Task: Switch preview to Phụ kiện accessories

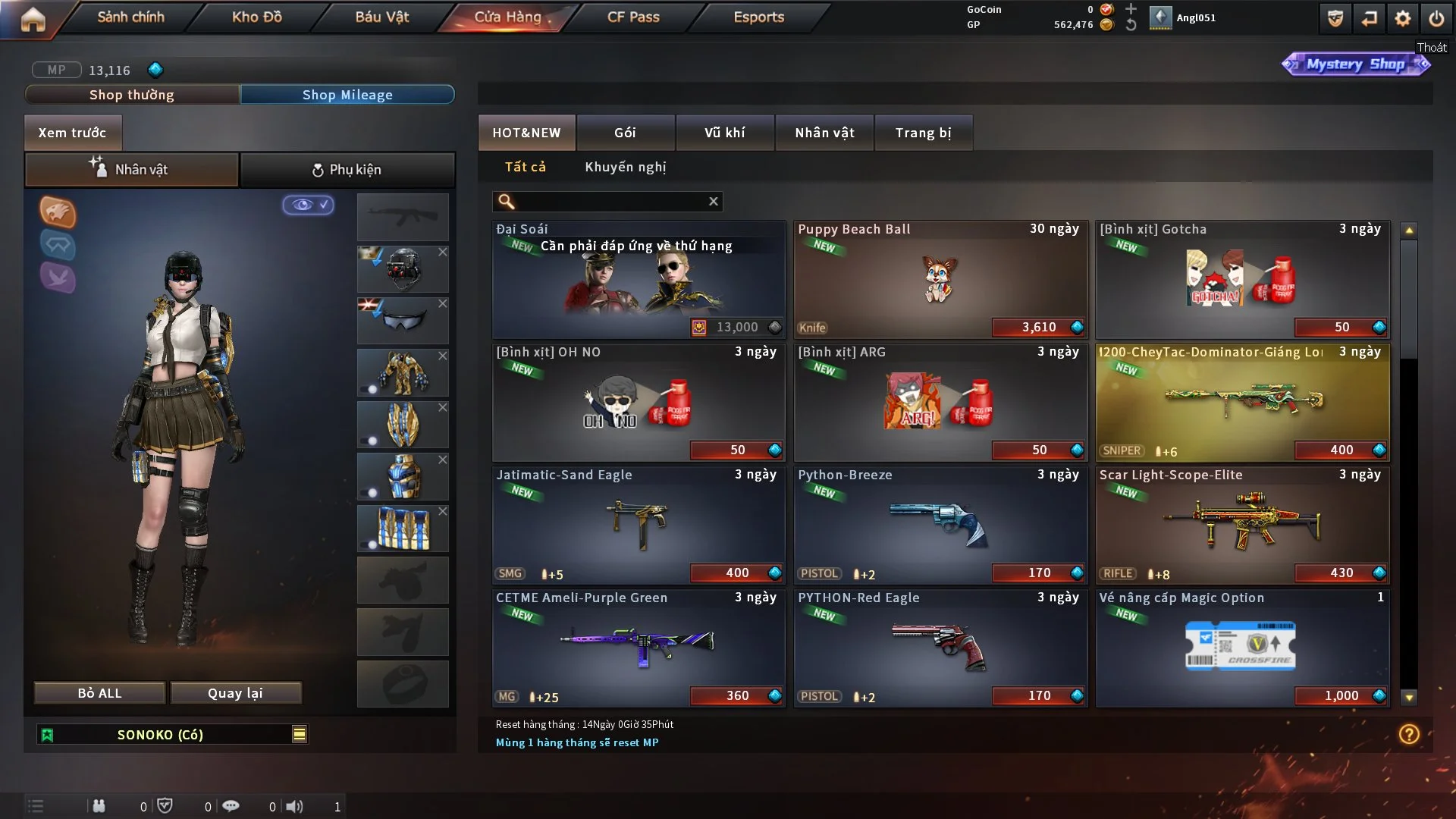Action: 347,170
